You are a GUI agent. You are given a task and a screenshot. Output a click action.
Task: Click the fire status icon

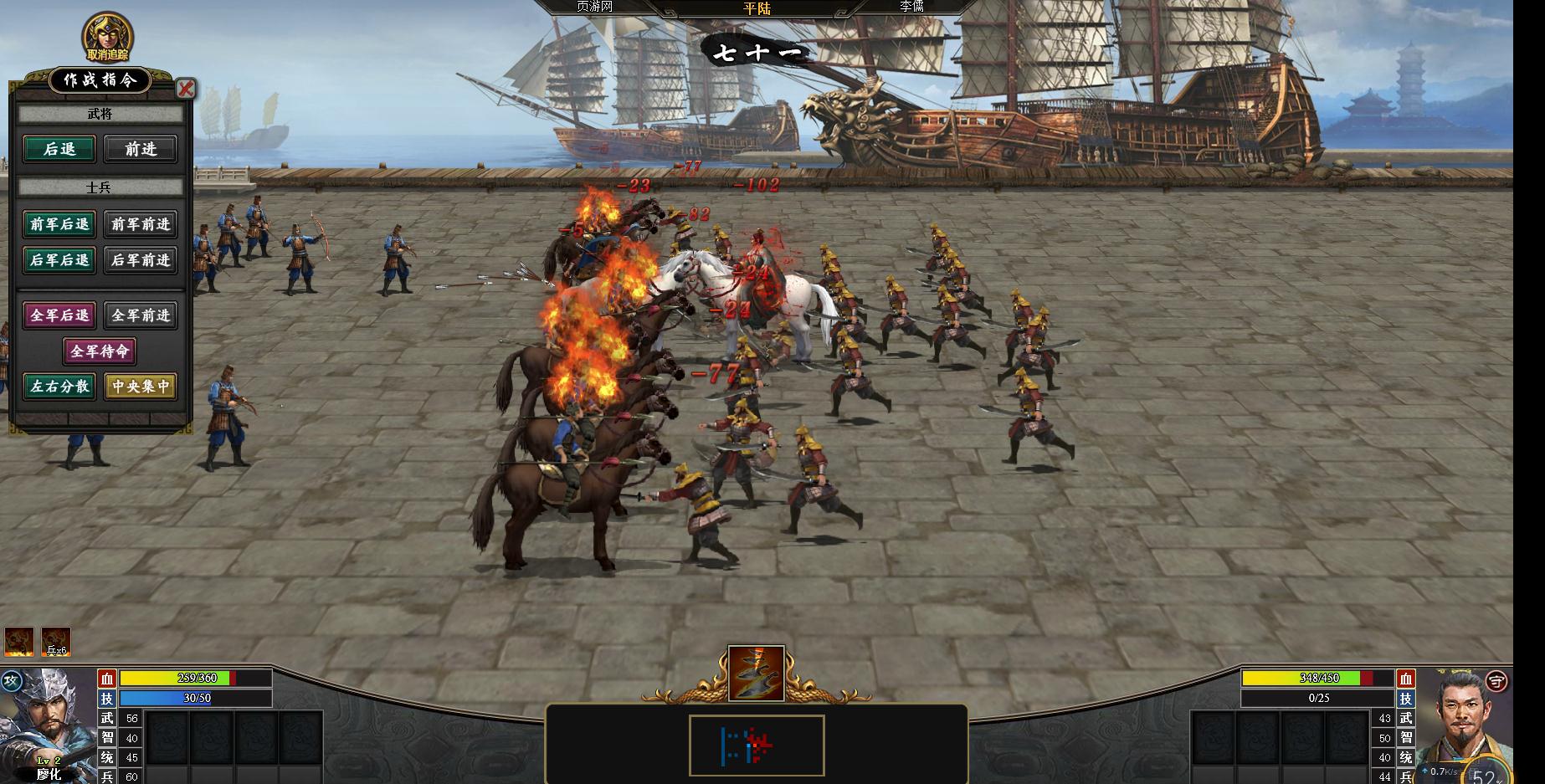click(x=19, y=642)
